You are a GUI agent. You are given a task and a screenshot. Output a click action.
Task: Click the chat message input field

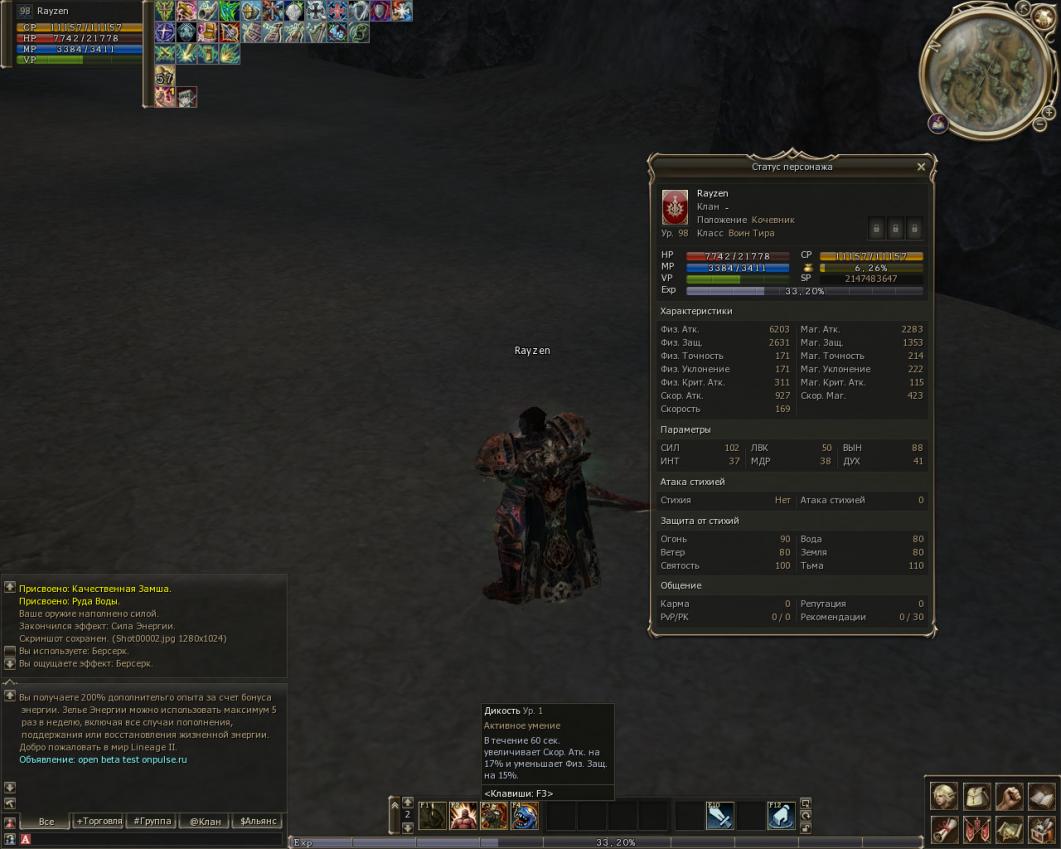pos(150,840)
